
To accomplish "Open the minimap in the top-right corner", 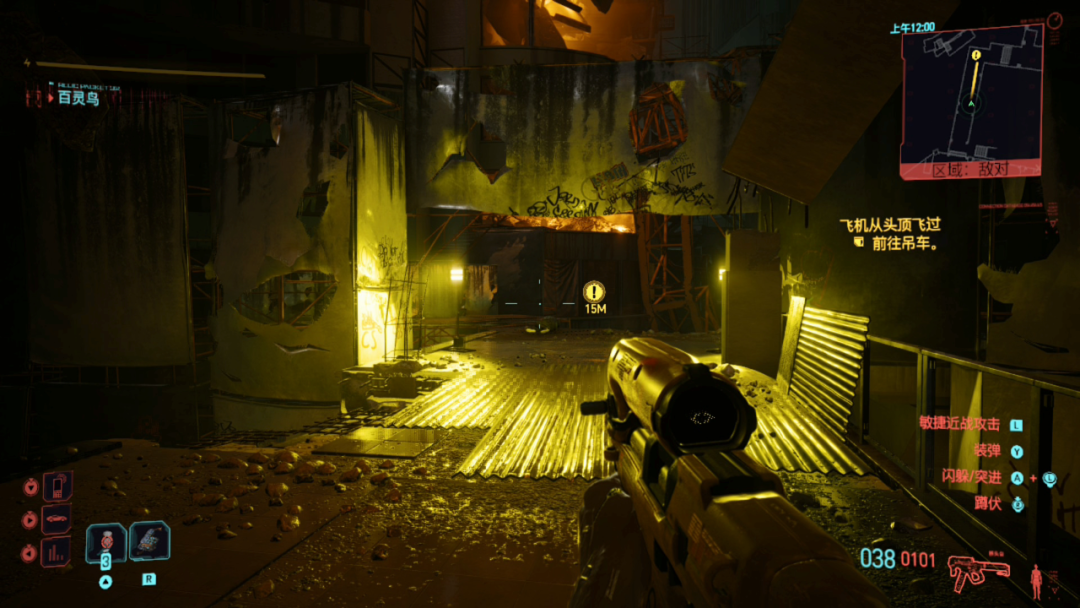I will pos(971,97).
